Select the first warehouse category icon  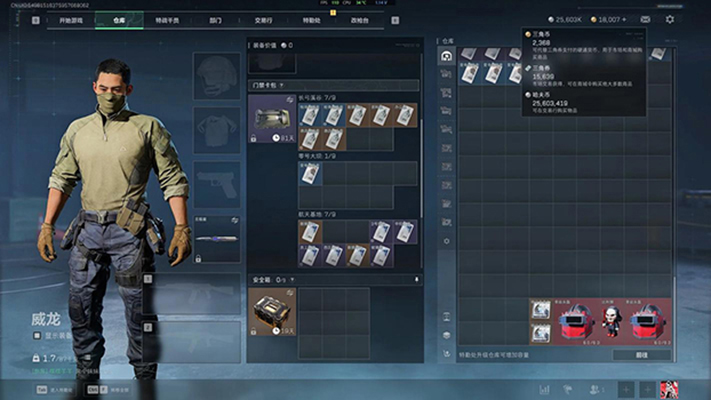pyautogui.click(x=447, y=57)
